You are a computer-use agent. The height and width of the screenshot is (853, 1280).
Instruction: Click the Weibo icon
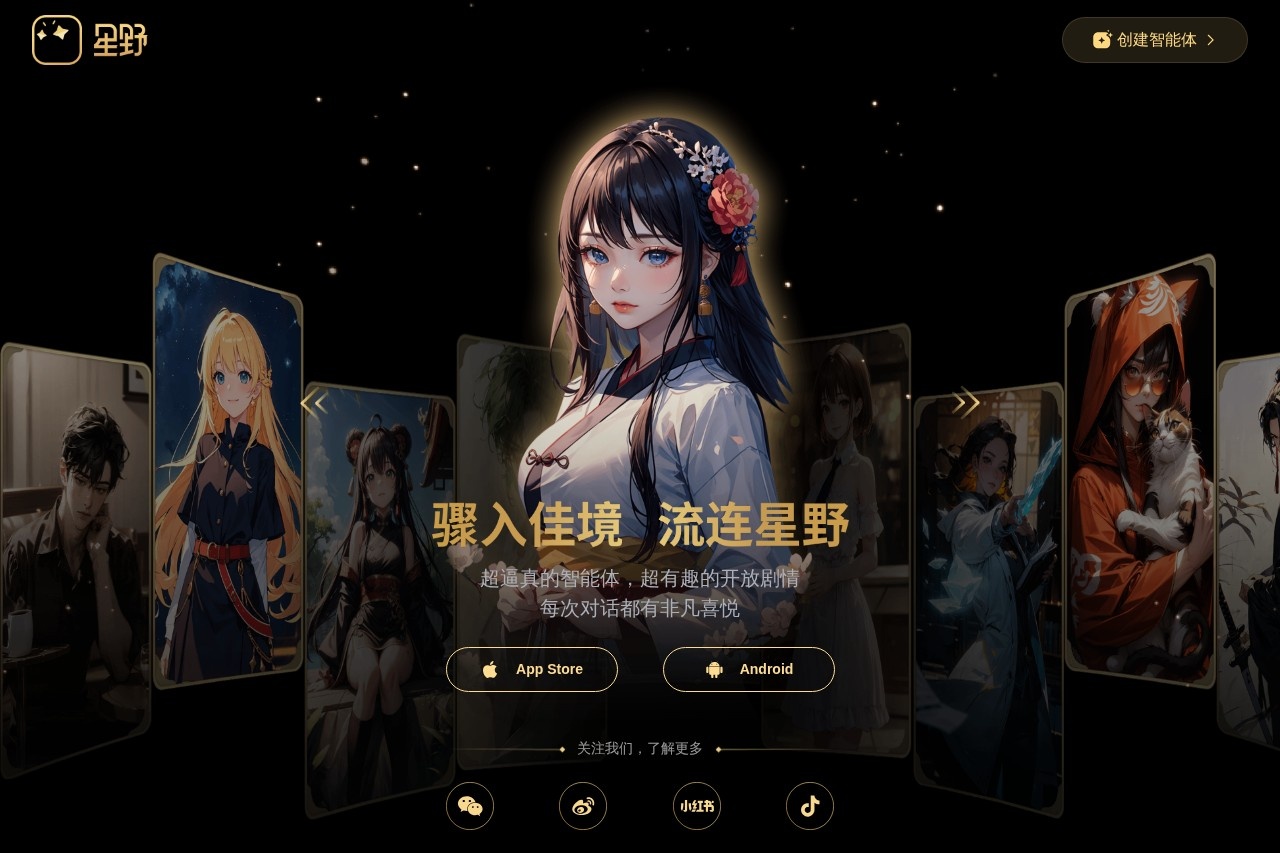tap(583, 806)
